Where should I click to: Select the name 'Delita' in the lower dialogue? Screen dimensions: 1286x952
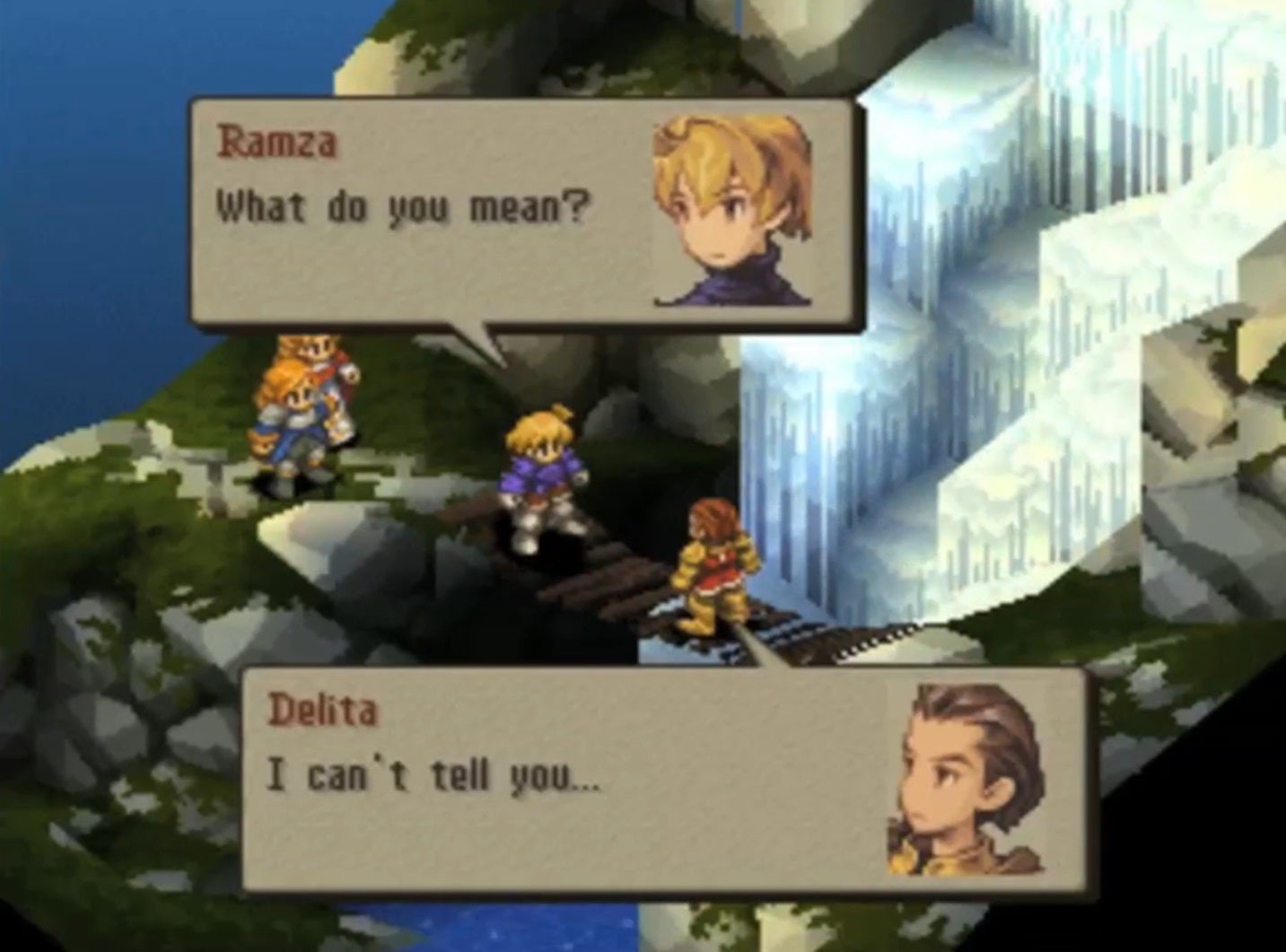(323, 712)
